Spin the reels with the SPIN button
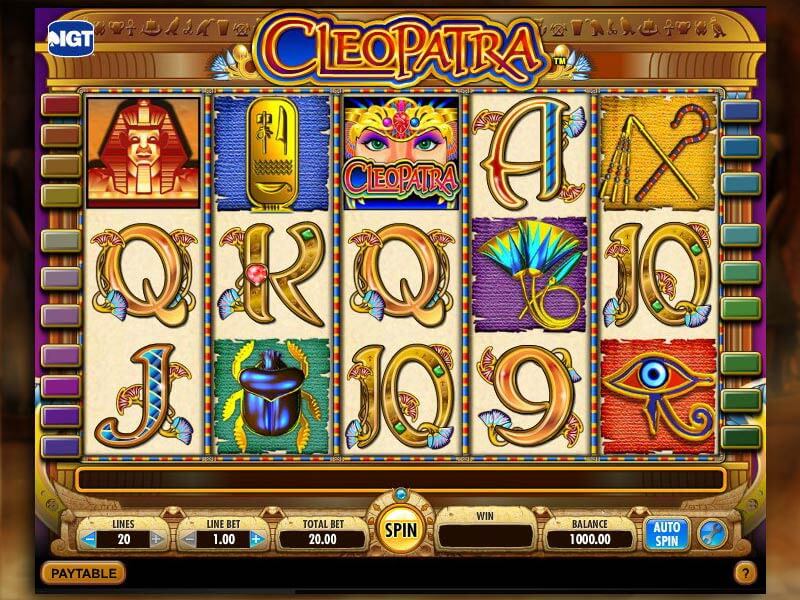Viewport: 800px width, 600px height. 400,529
